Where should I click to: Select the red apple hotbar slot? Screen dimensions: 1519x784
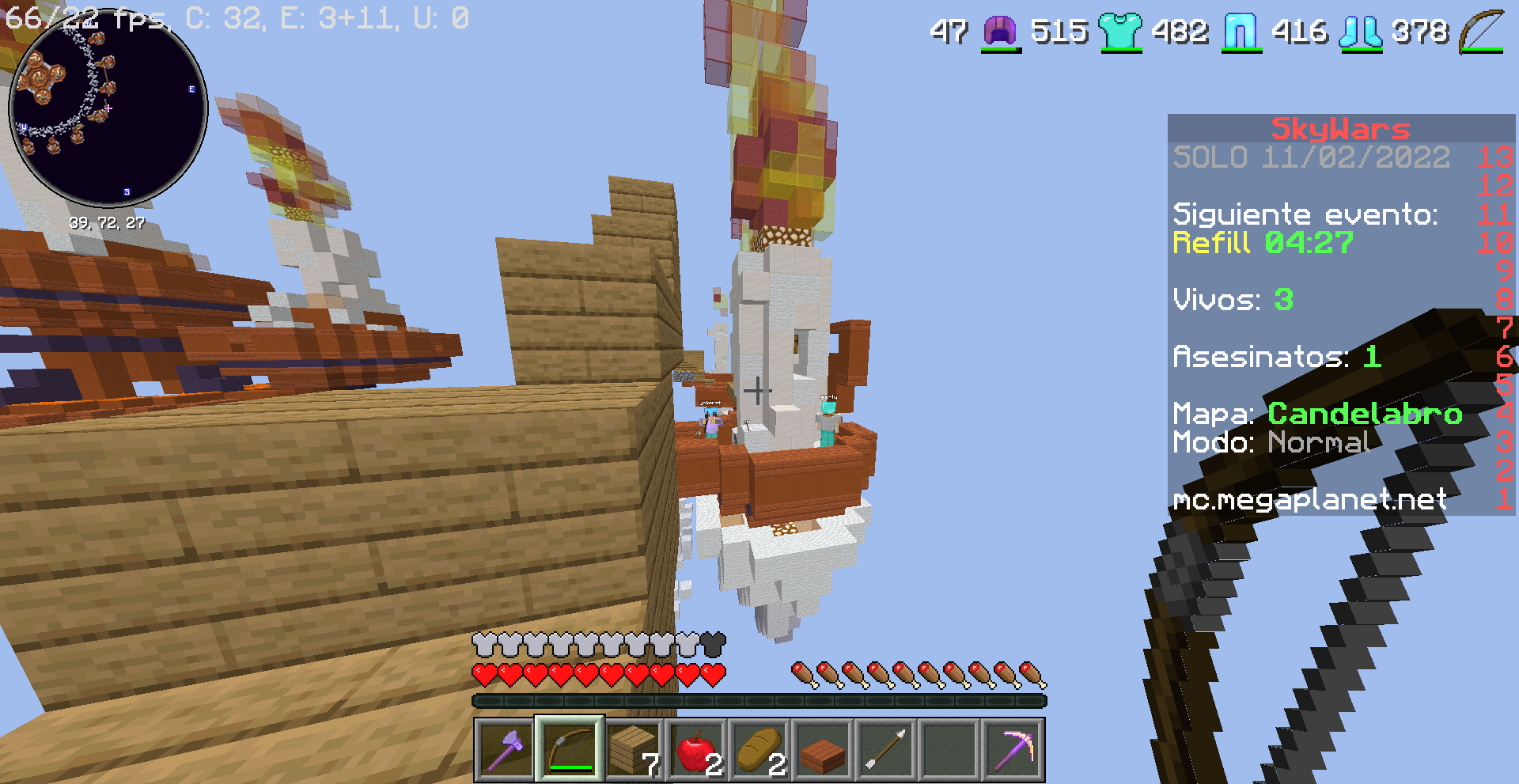(x=696, y=749)
